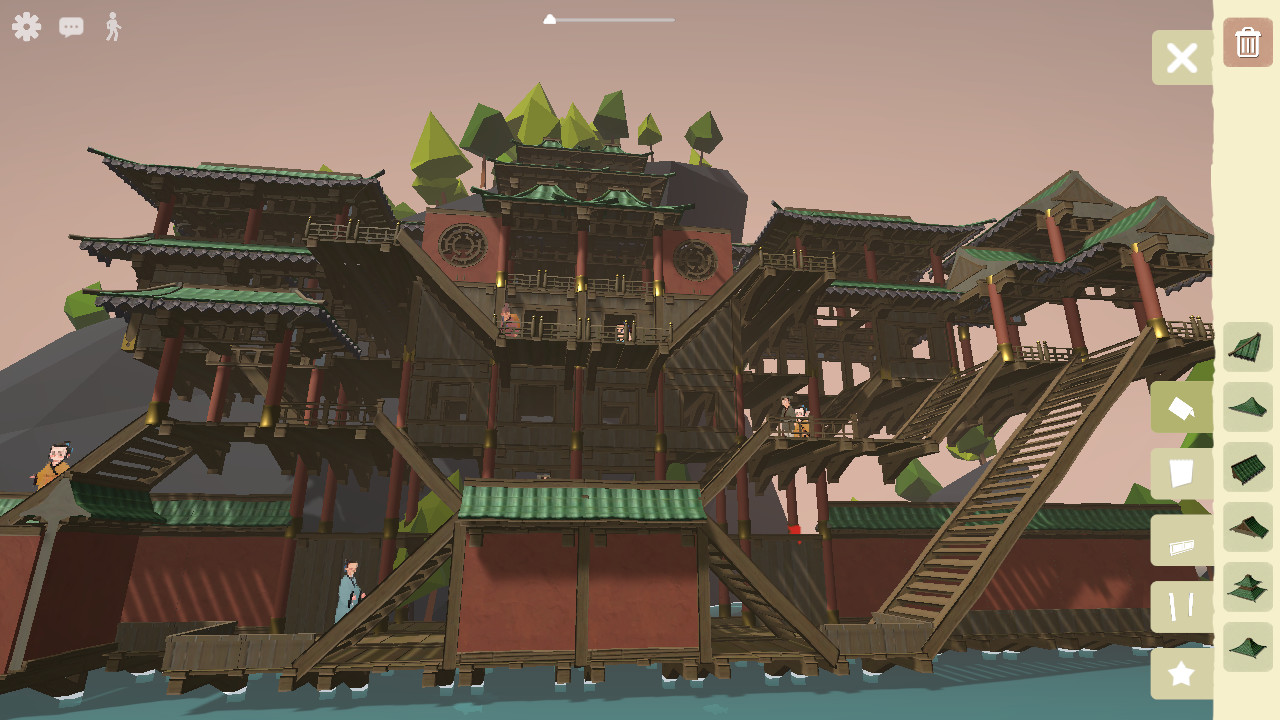Click the camera zoom slider handle

coord(550,18)
